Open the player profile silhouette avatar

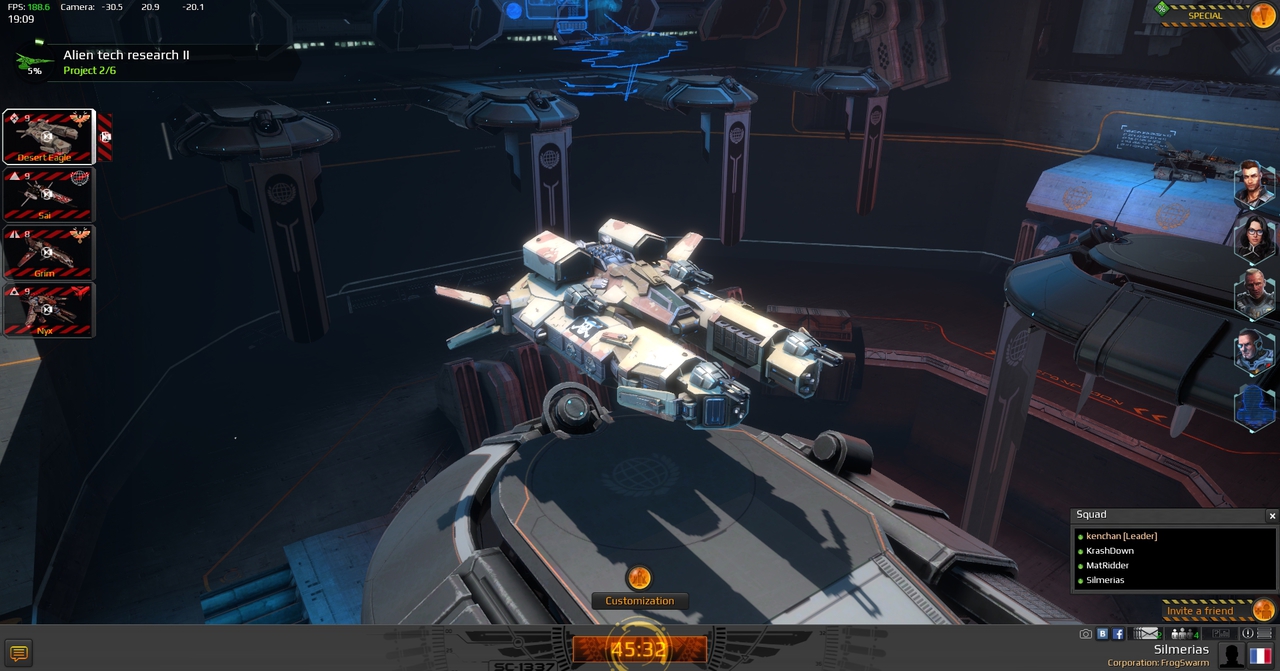coord(1232,656)
